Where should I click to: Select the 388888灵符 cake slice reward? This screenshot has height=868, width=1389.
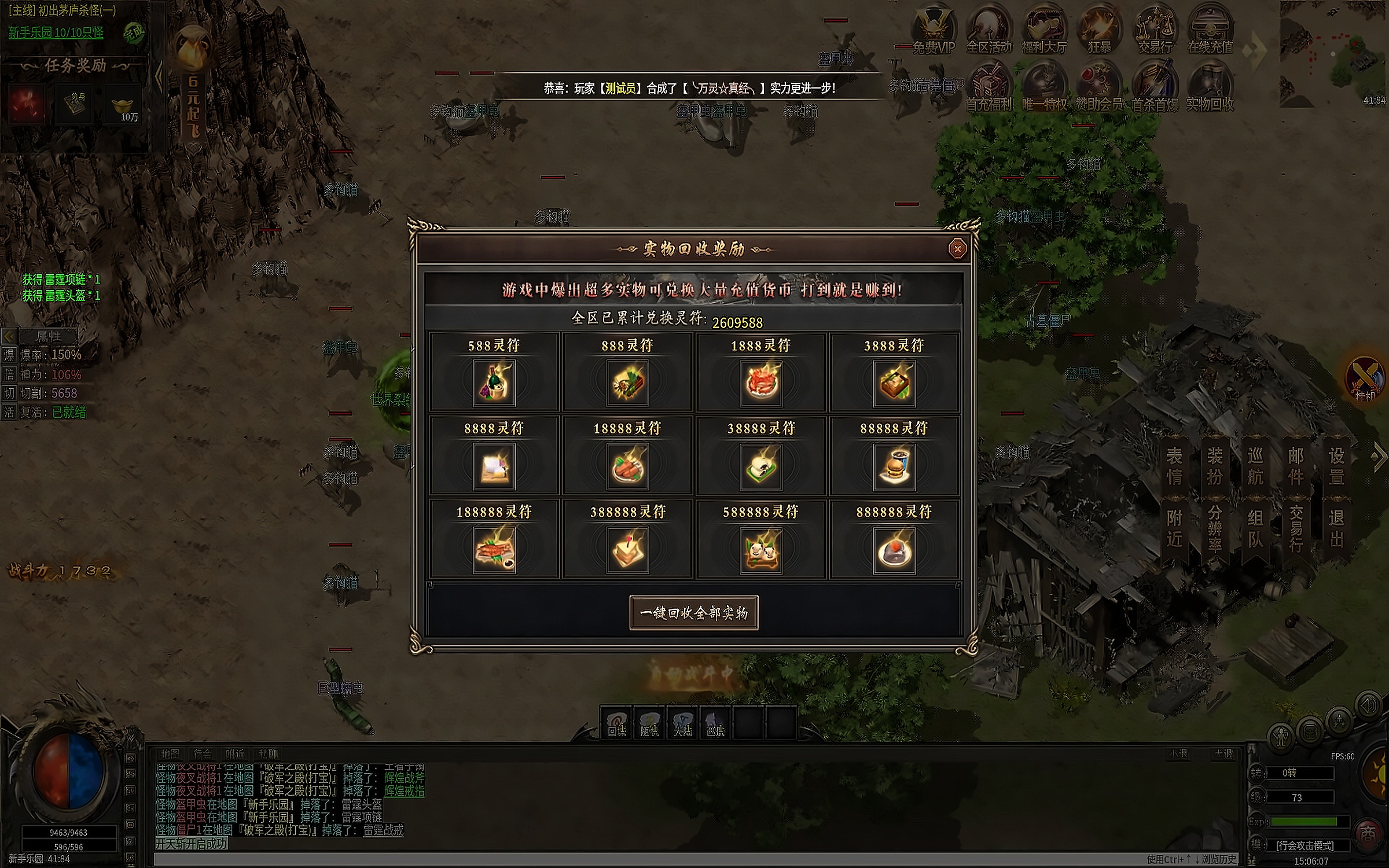pos(628,550)
